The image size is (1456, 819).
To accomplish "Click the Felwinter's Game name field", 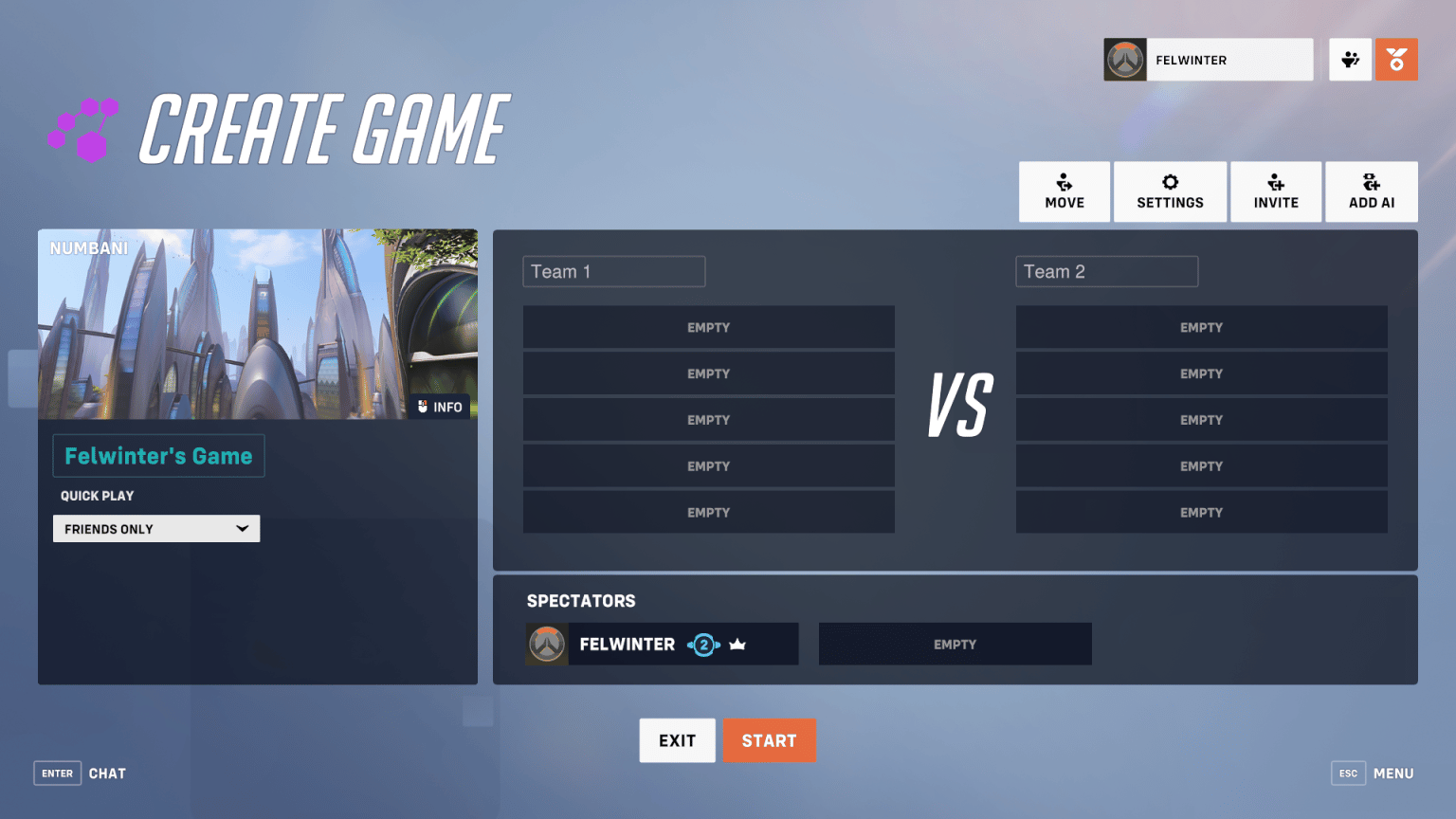I will click(158, 456).
